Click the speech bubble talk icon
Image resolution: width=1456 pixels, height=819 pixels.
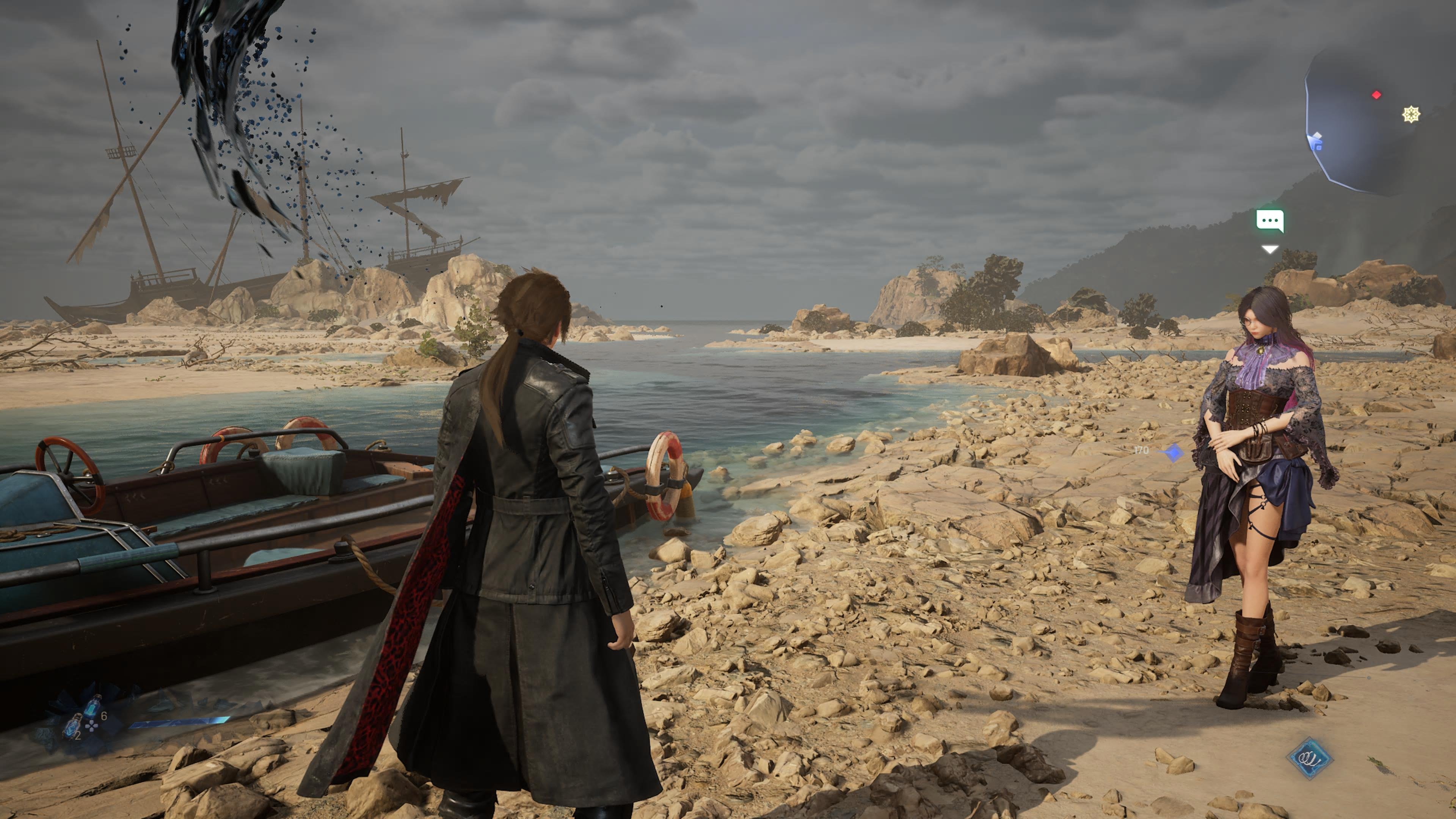click(x=1269, y=220)
